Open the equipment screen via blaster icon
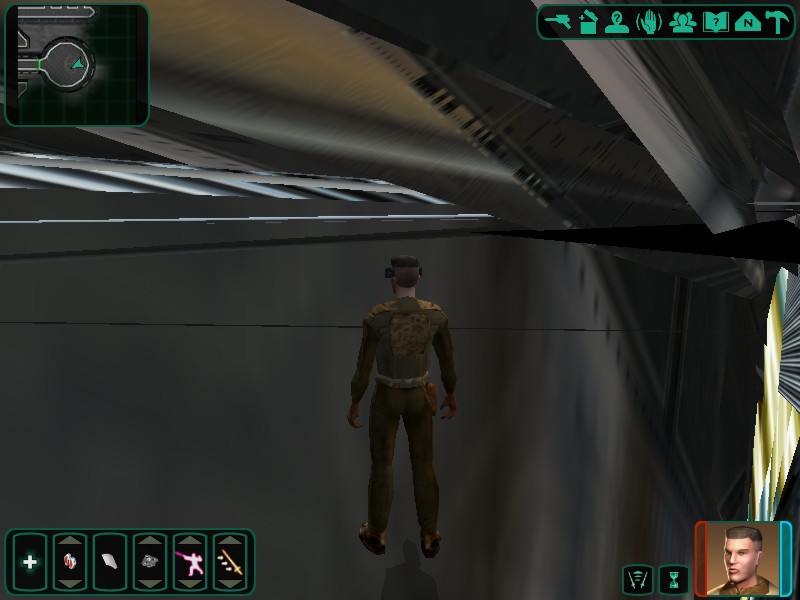Image resolution: width=800 pixels, height=600 pixels. (557, 22)
